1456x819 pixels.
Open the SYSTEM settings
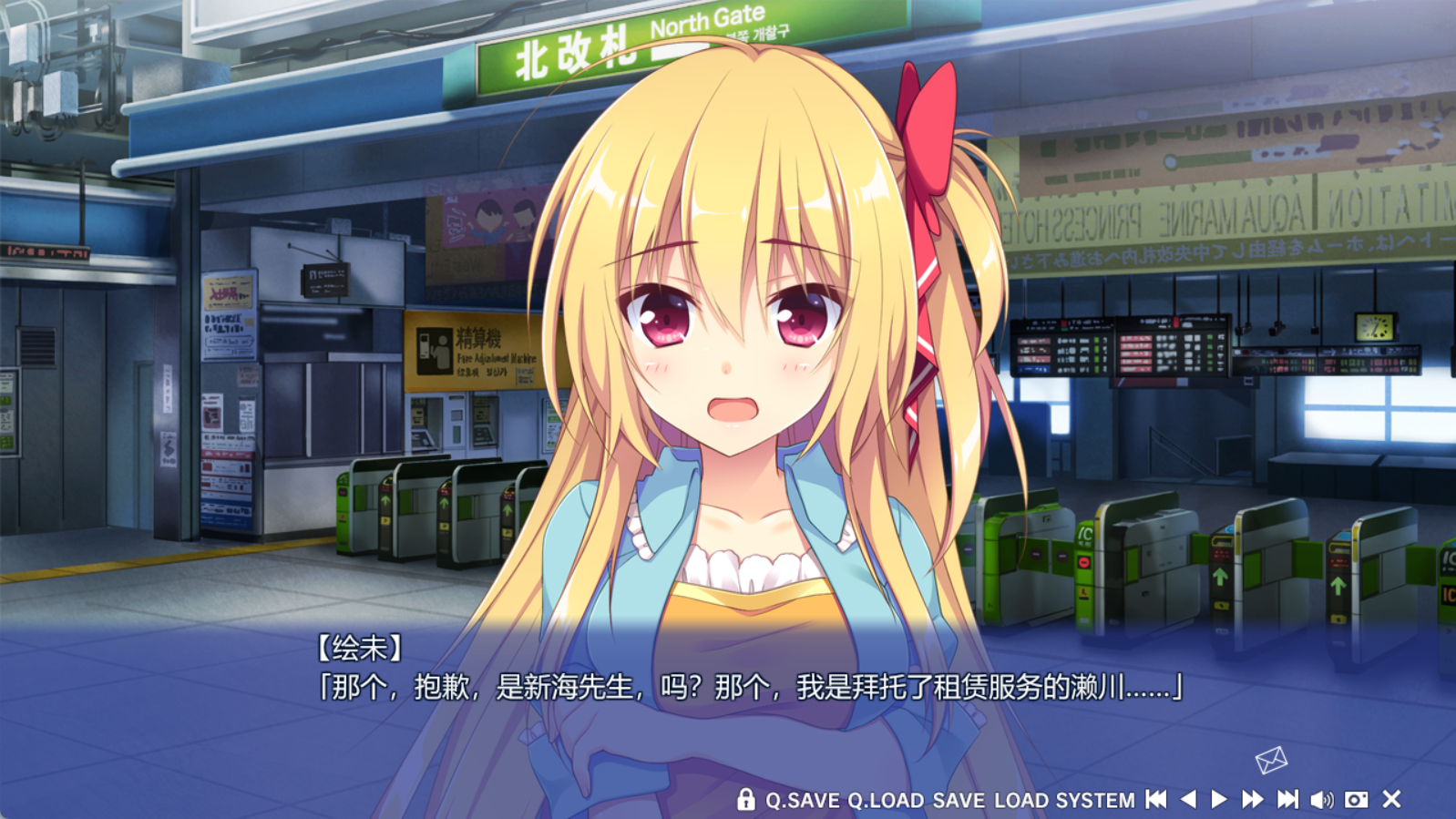[x=1095, y=801]
